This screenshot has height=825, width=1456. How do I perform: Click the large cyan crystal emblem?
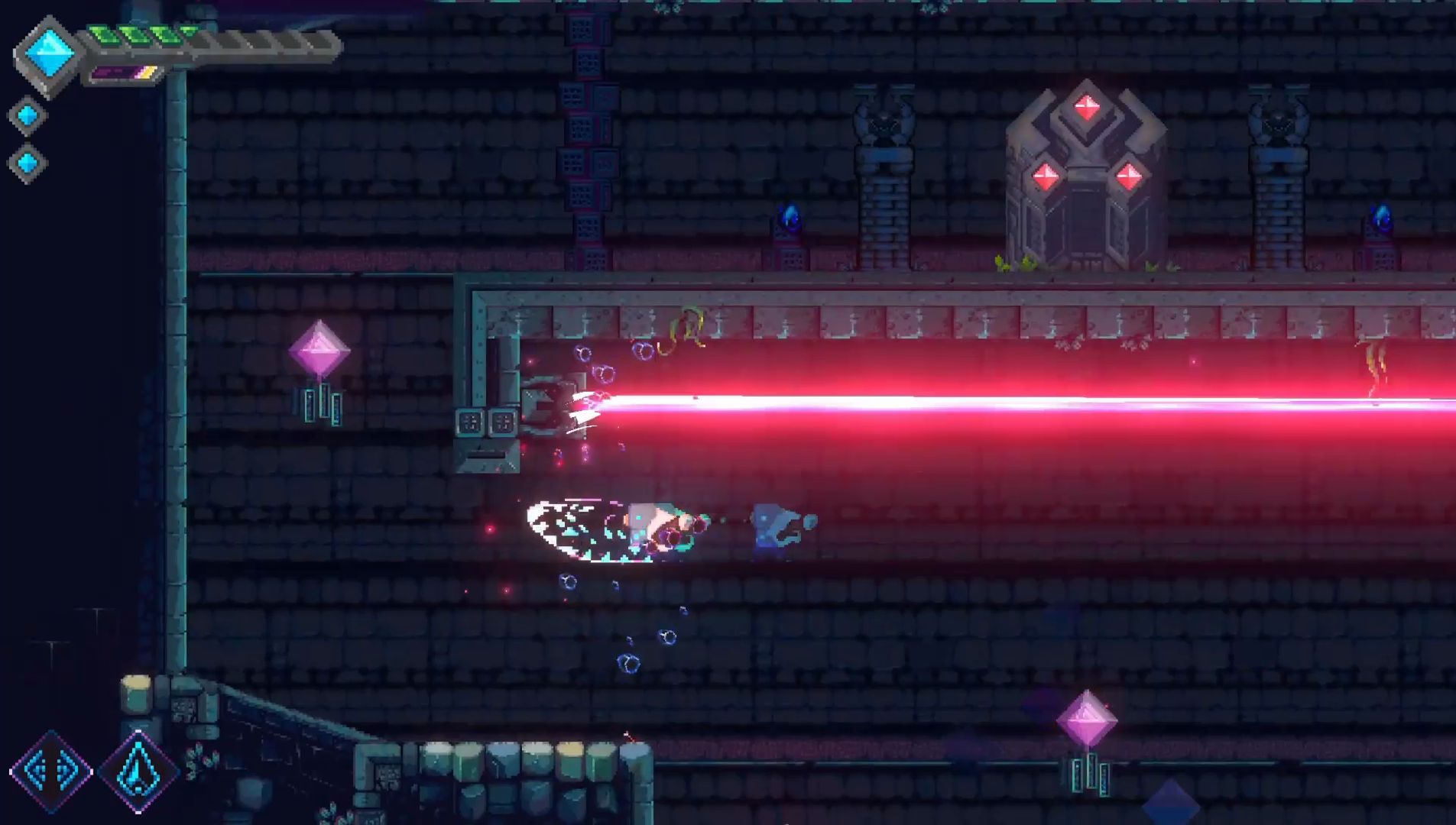click(x=49, y=54)
